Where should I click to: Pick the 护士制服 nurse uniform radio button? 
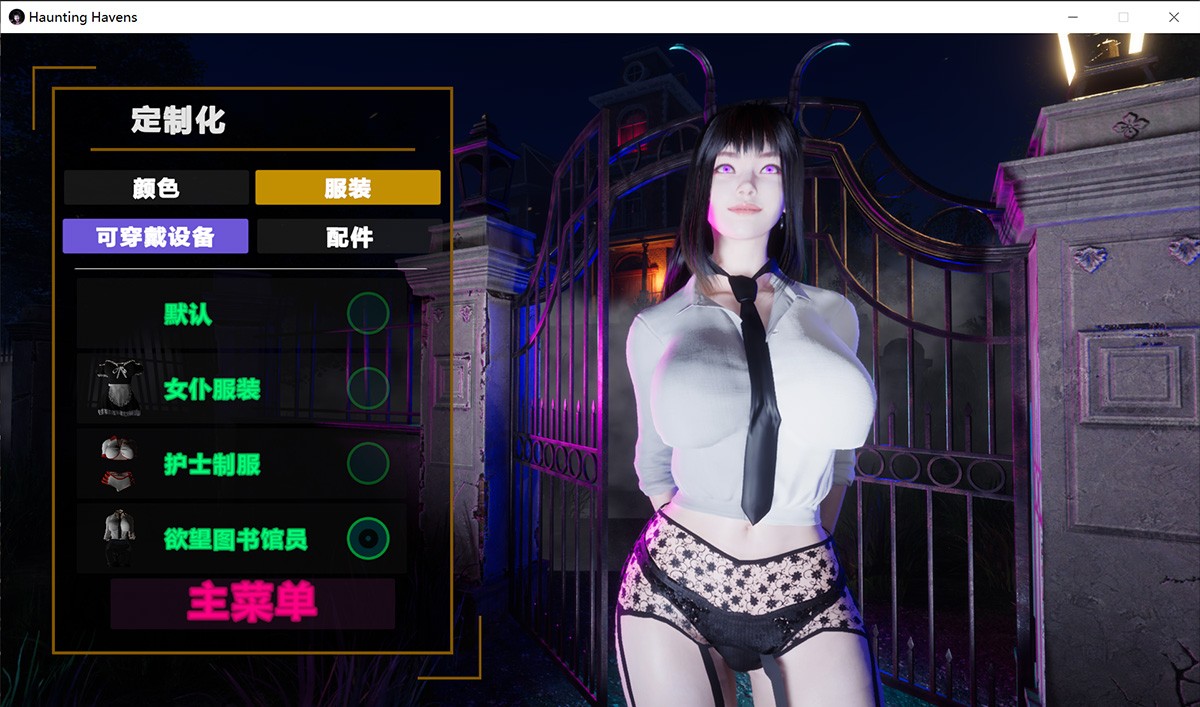click(368, 464)
